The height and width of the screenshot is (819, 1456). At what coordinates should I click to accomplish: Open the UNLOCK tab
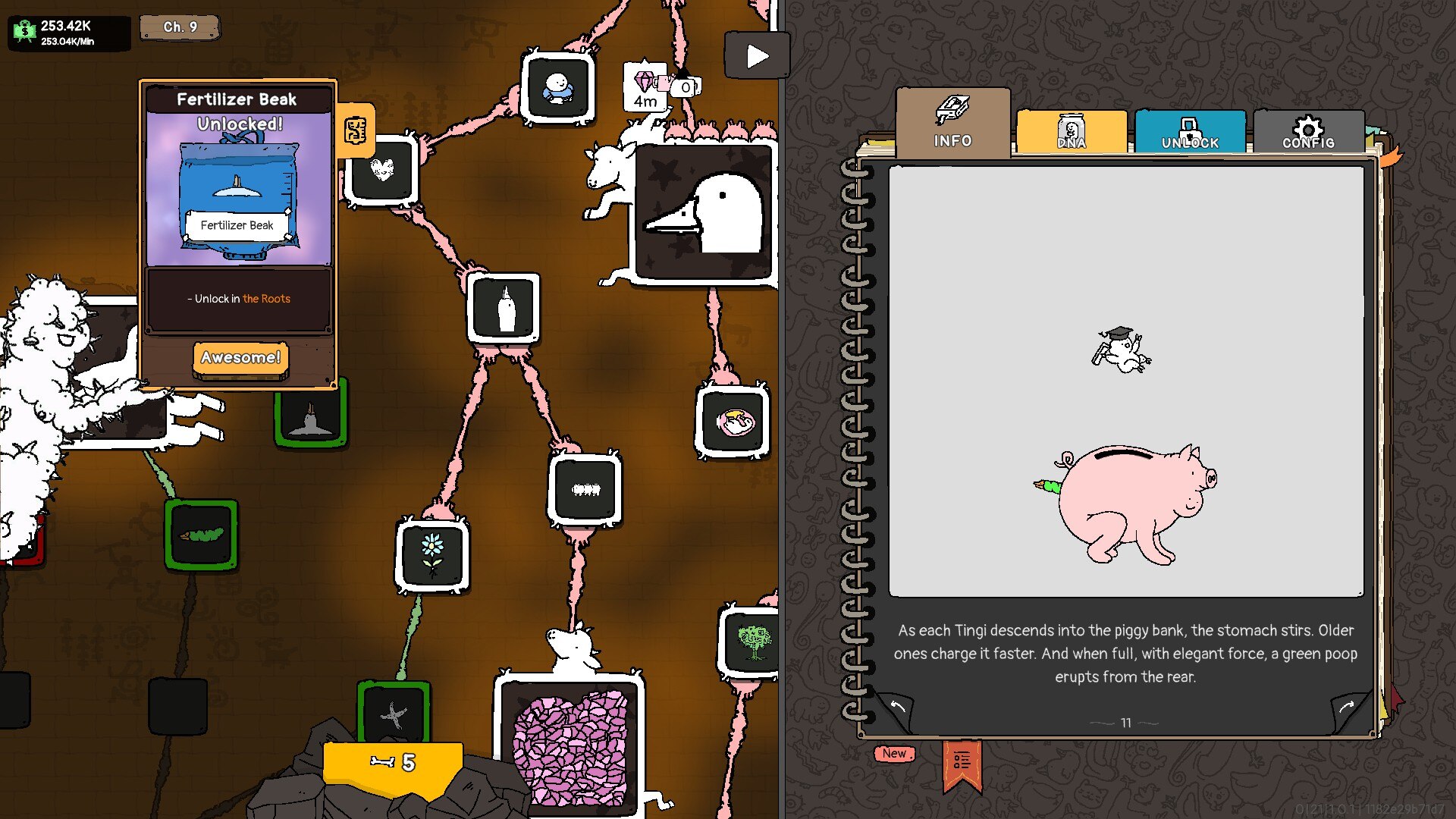[1189, 133]
